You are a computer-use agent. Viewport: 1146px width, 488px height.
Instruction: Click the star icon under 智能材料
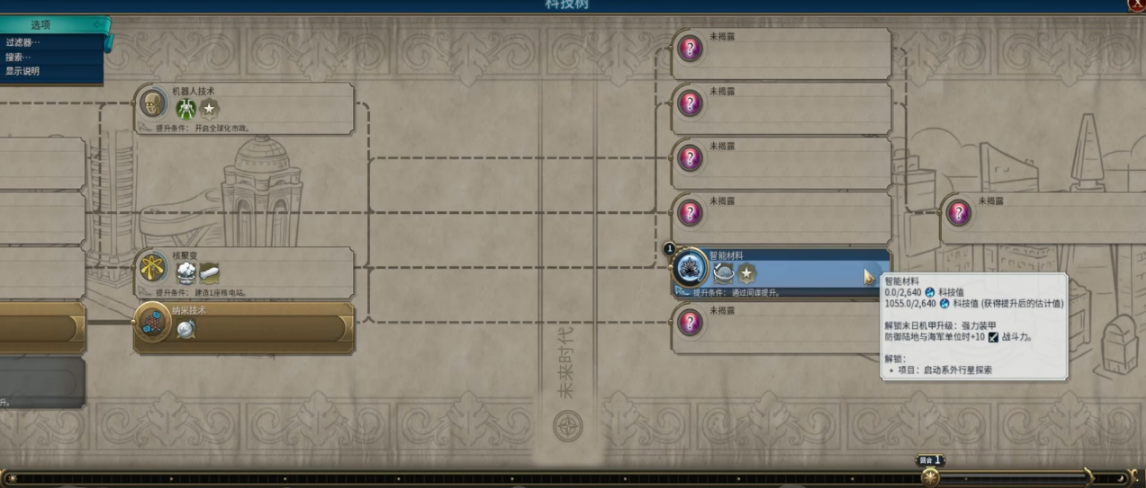[x=747, y=272]
